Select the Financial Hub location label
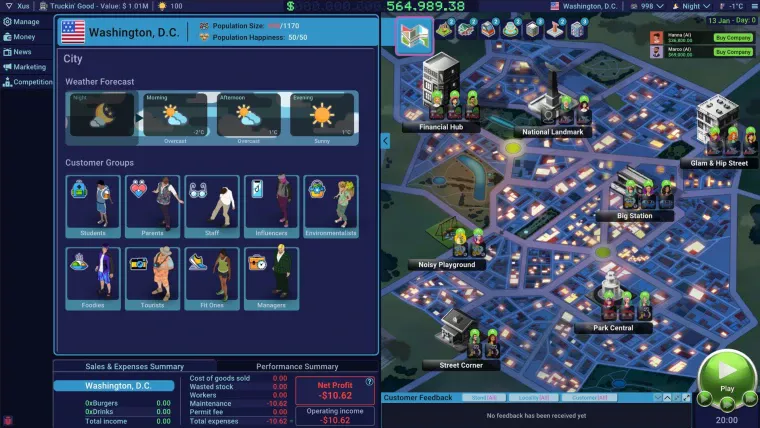The image size is (760, 428). point(441,128)
